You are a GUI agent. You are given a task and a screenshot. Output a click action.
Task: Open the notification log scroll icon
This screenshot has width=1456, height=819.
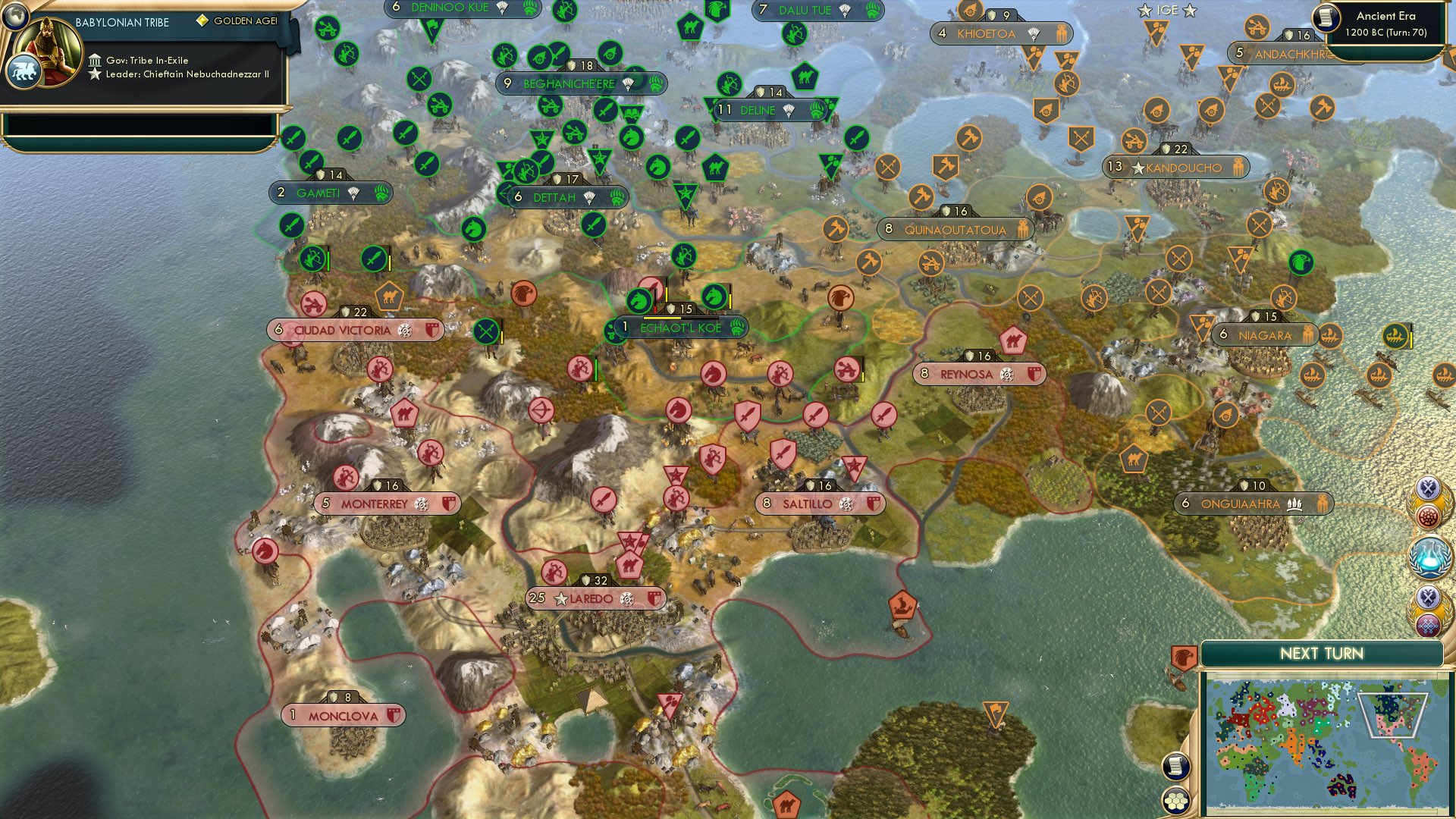tap(1175, 765)
